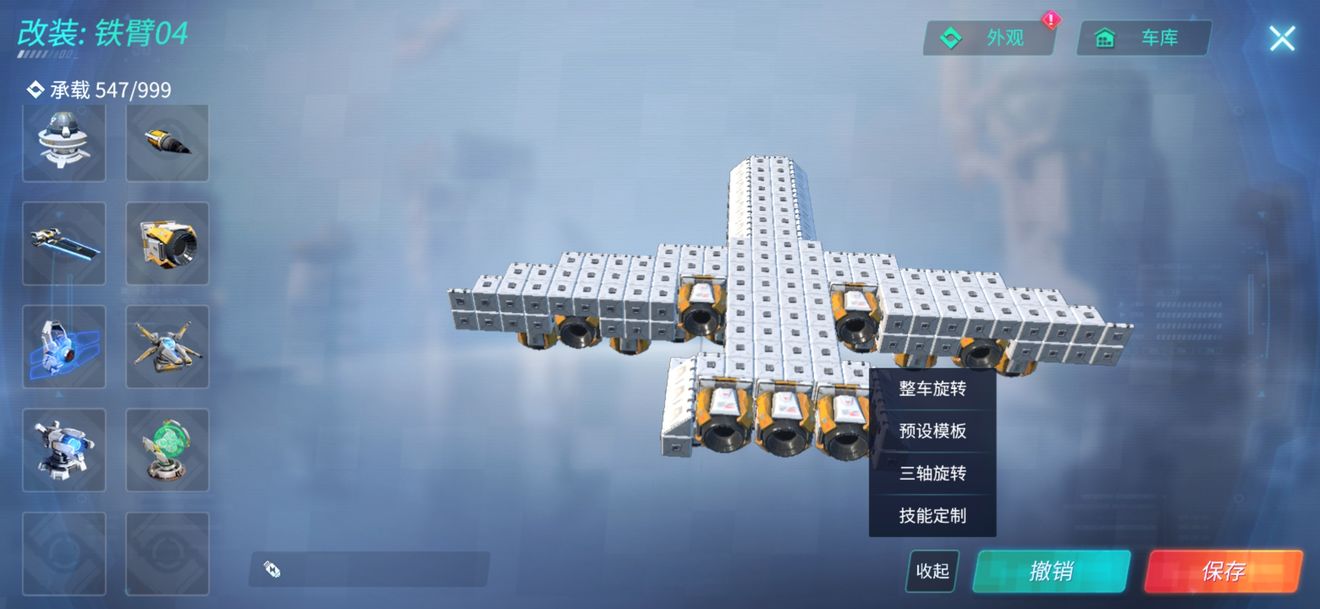
Task: Choose the blue shield generator part
Action: click(64, 346)
